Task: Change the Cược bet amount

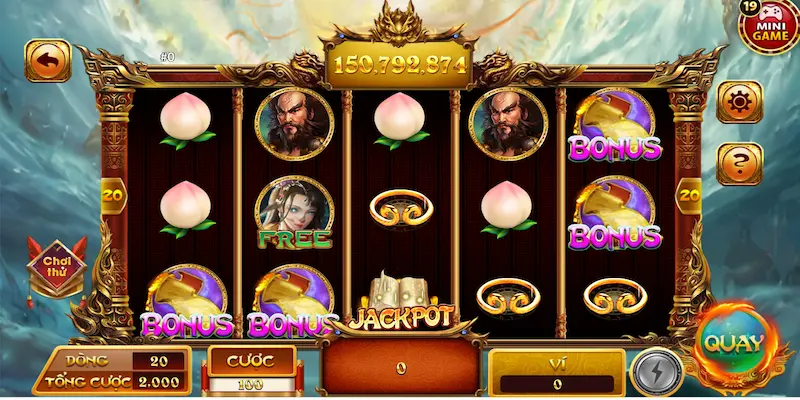Action: (252, 384)
